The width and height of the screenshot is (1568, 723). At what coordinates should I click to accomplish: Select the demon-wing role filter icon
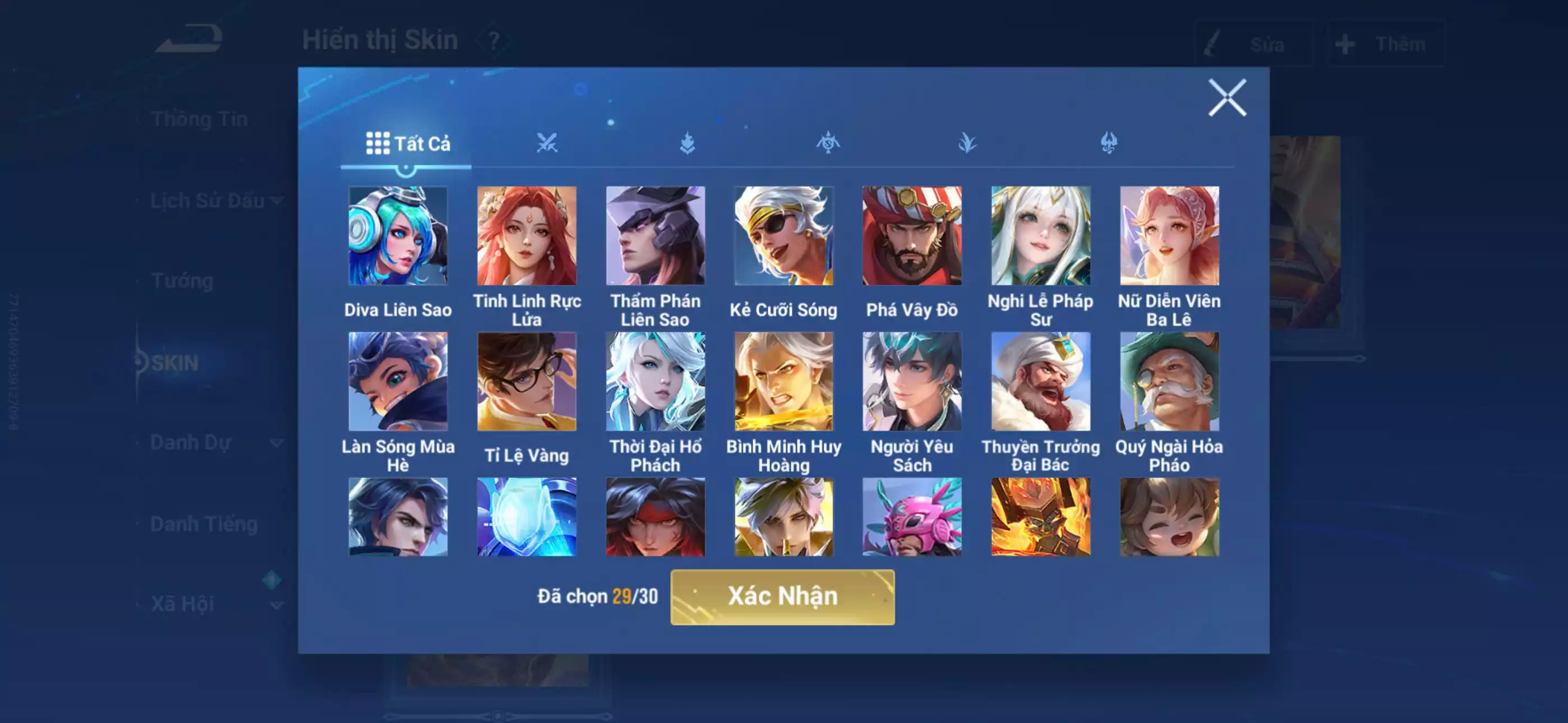pyautogui.click(x=1108, y=142)
